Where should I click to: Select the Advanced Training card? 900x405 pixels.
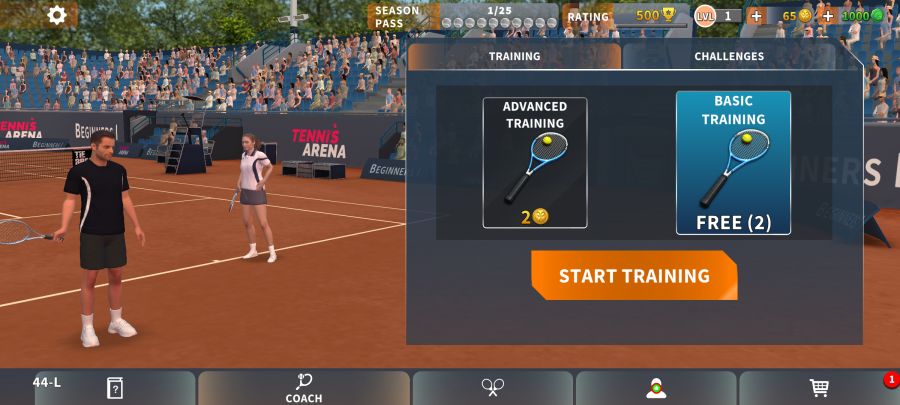(534, 162)
